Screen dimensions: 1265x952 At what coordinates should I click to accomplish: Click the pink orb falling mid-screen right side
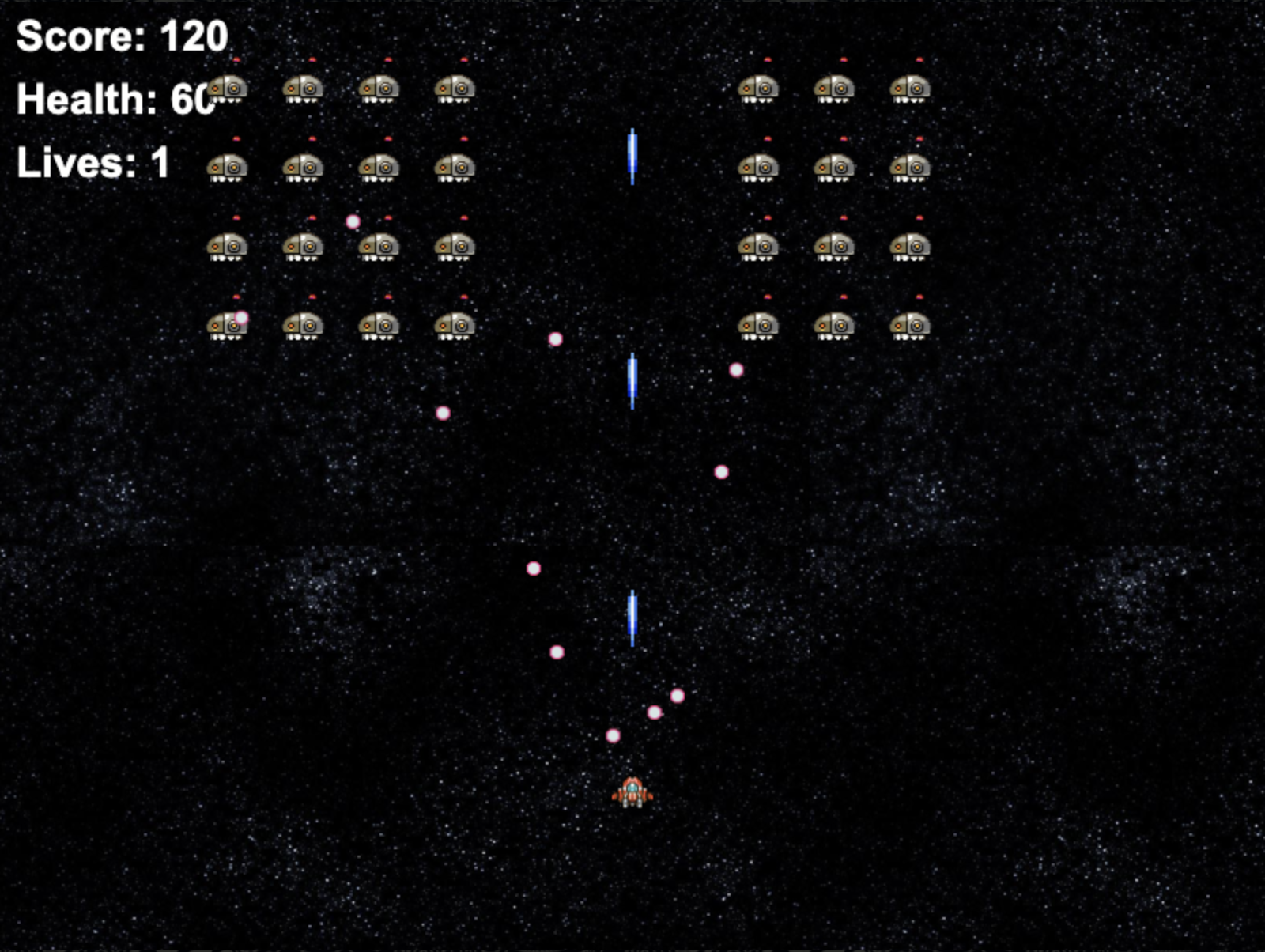[720, 472]
